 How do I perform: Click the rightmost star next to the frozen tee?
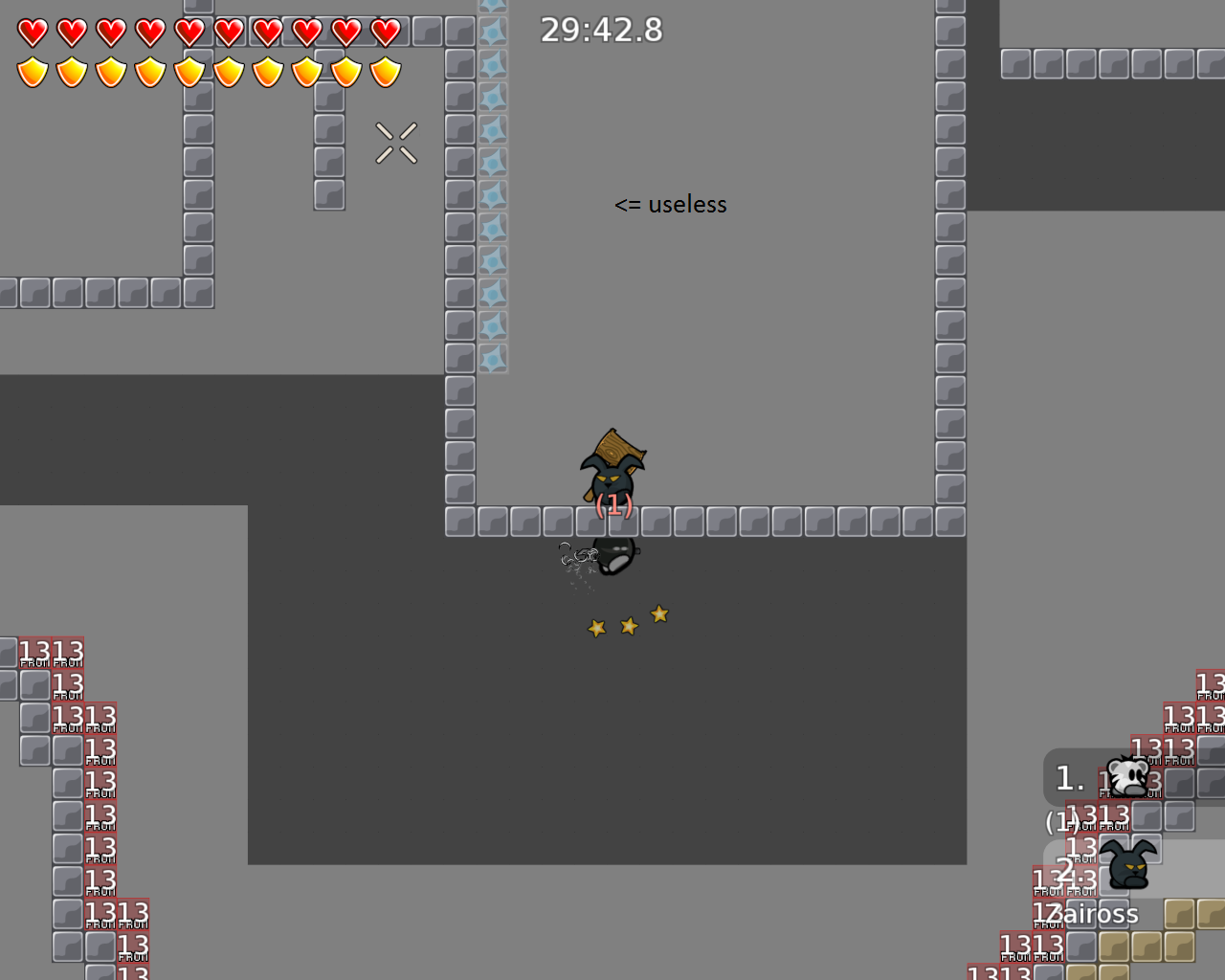[659, 614]
